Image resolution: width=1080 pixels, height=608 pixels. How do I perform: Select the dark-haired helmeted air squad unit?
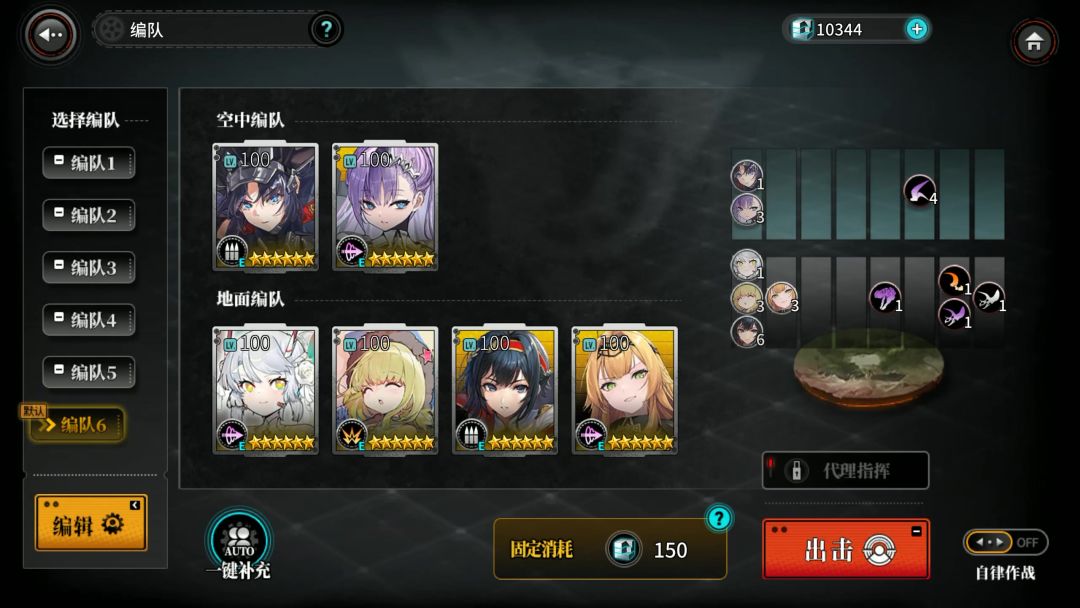[265, 207]
